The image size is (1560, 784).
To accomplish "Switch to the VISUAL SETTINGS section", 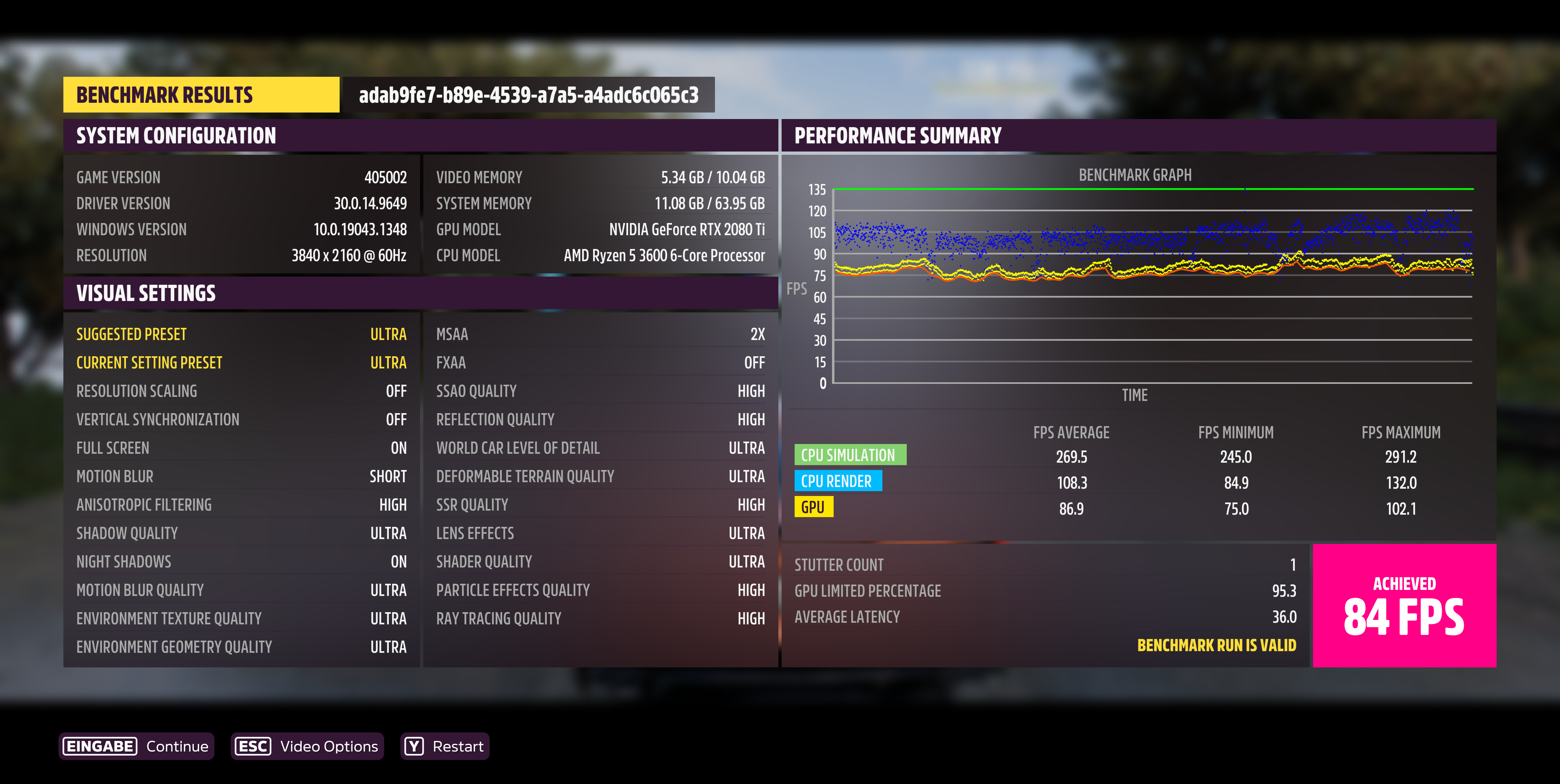I will tap(145, 294).
